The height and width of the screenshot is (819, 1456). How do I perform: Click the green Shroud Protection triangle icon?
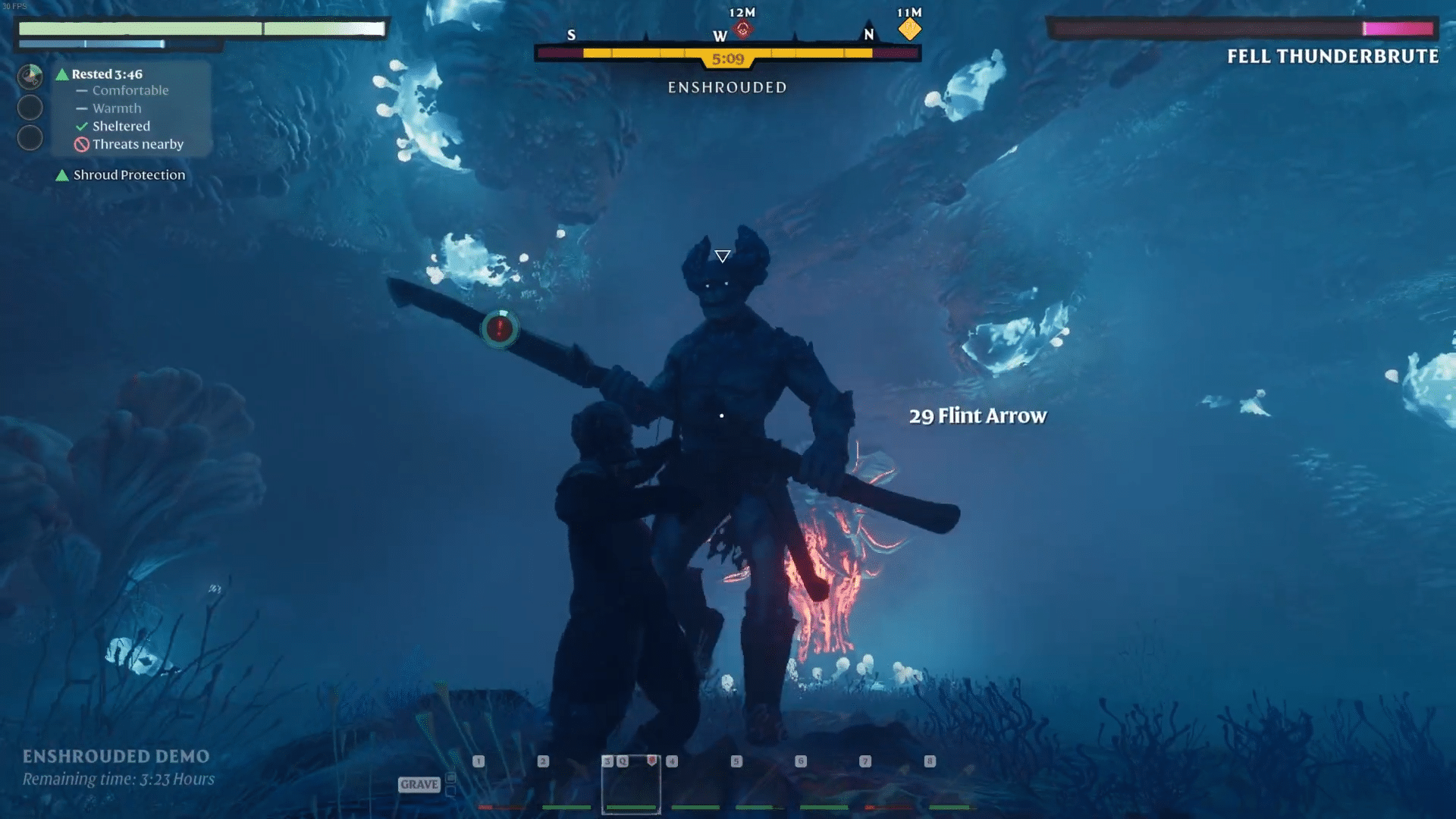[x=62, y=175]
